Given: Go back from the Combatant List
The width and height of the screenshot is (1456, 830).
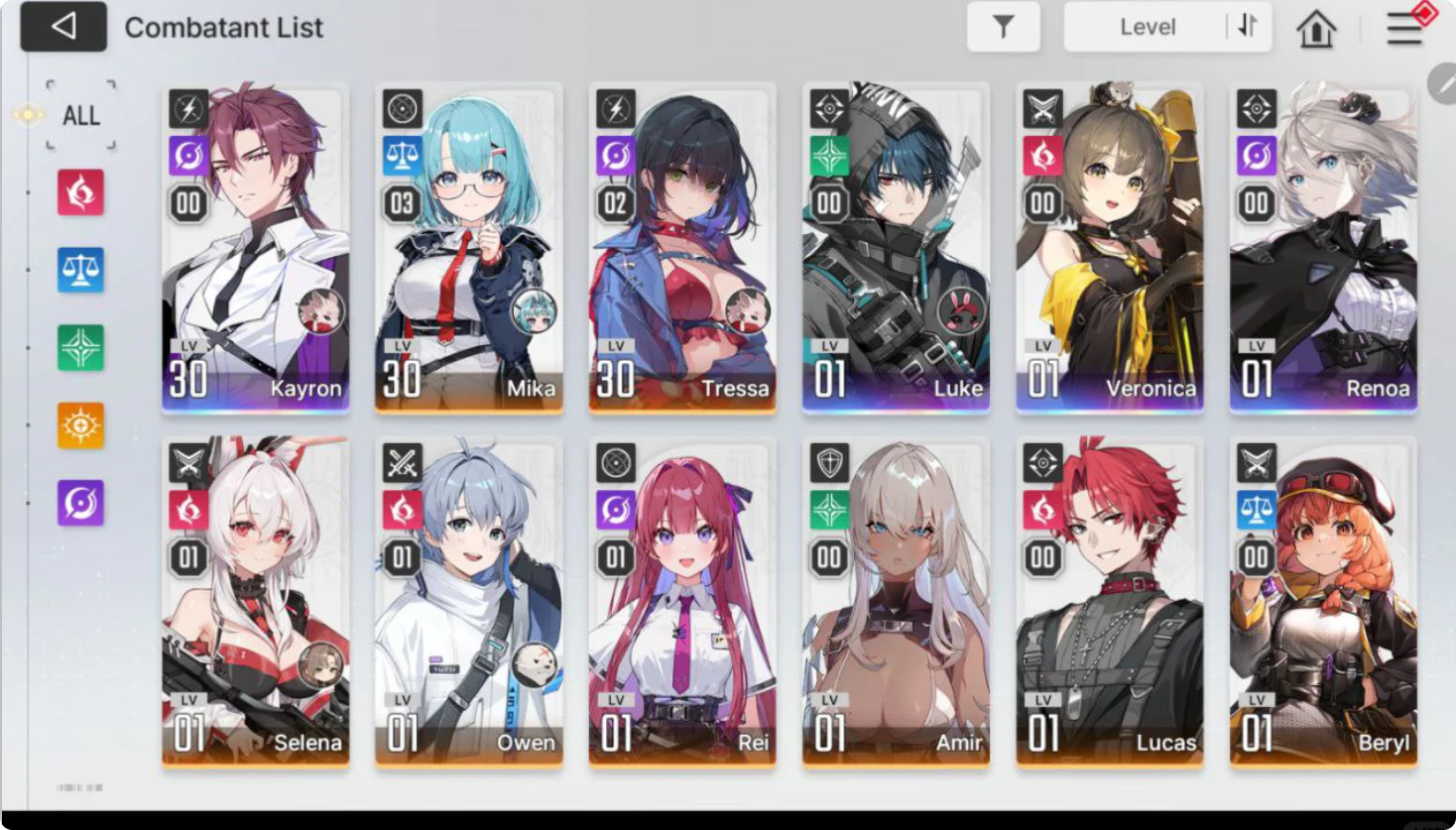Looking at the screenshot, I should pos(63,27).
